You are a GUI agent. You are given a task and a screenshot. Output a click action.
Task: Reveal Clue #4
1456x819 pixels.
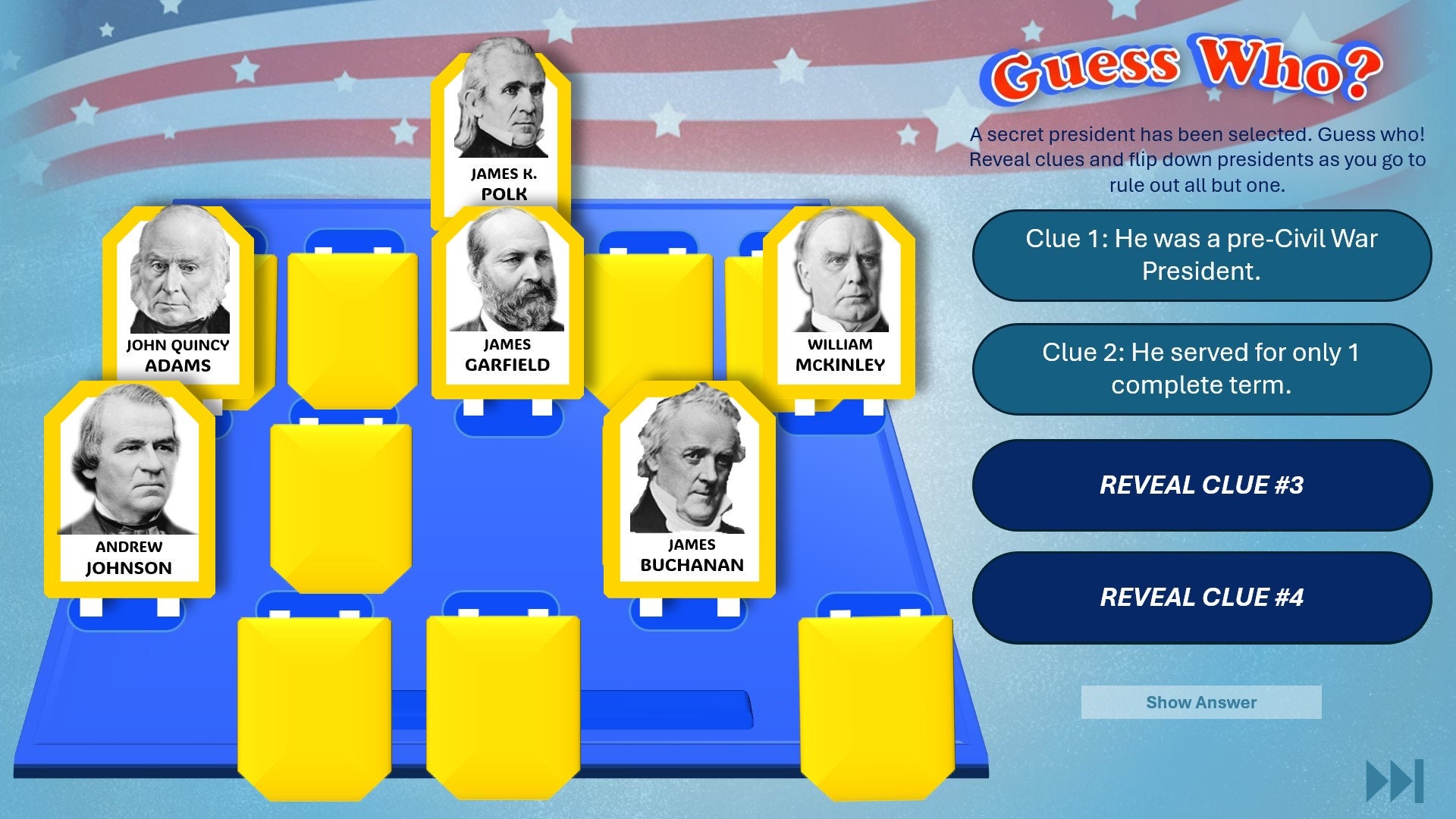(x=1200, y=597)
